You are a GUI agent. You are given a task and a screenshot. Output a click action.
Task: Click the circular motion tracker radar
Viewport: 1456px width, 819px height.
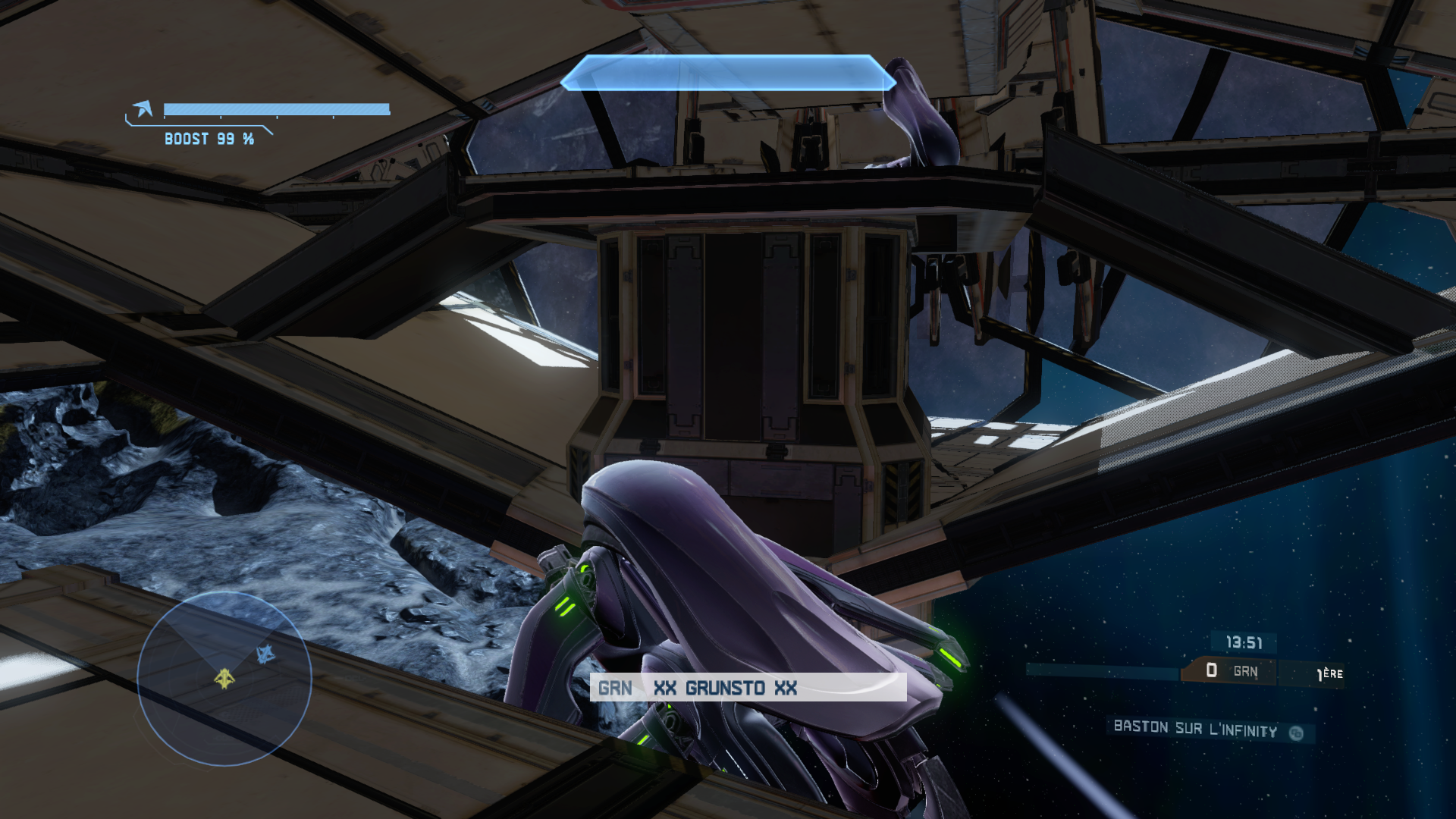224,678
